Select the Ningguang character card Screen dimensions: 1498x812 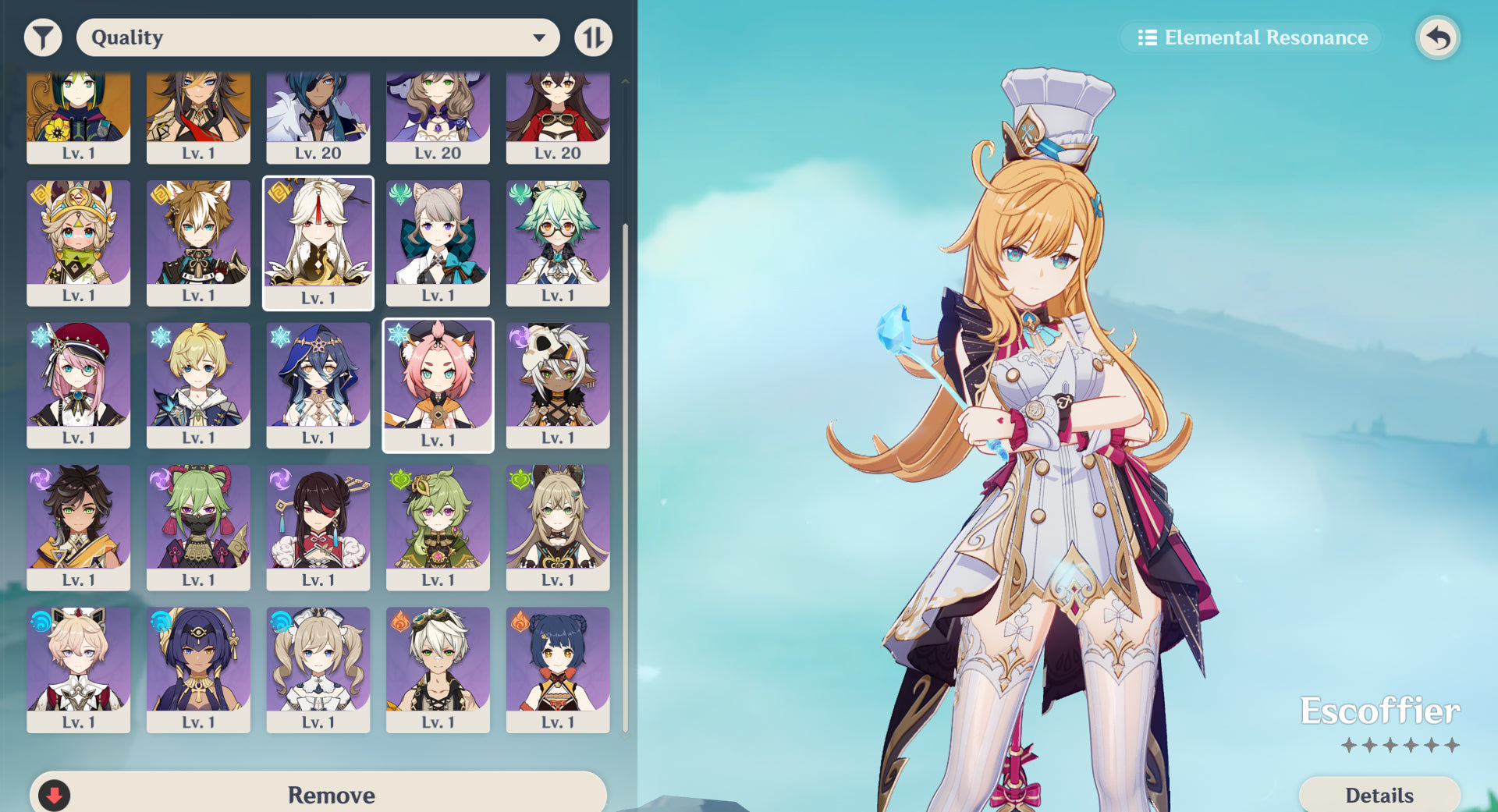(318, 243)
